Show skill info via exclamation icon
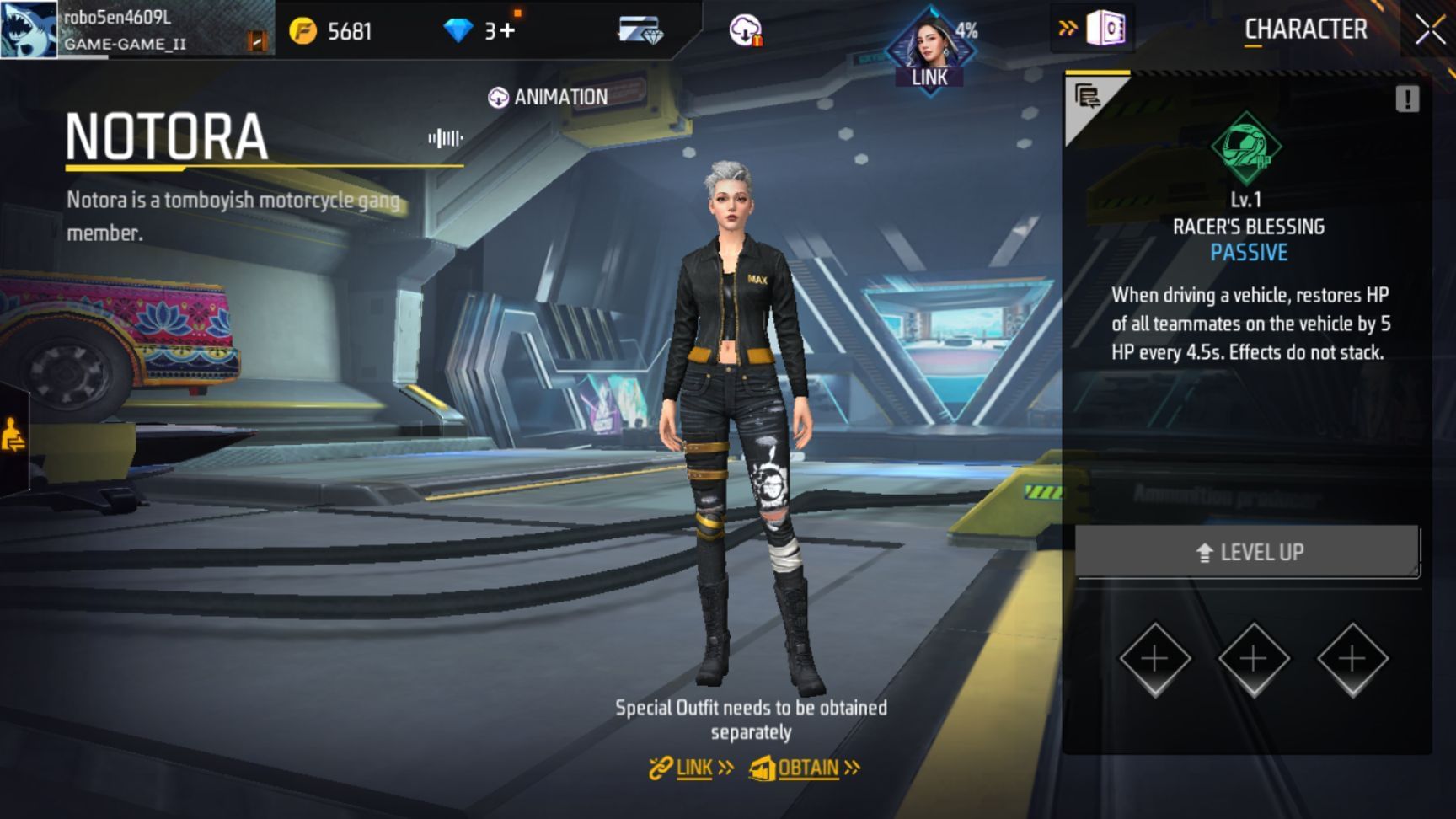The width and height of the screenshot is (1456, 819). pos(1406,99)
